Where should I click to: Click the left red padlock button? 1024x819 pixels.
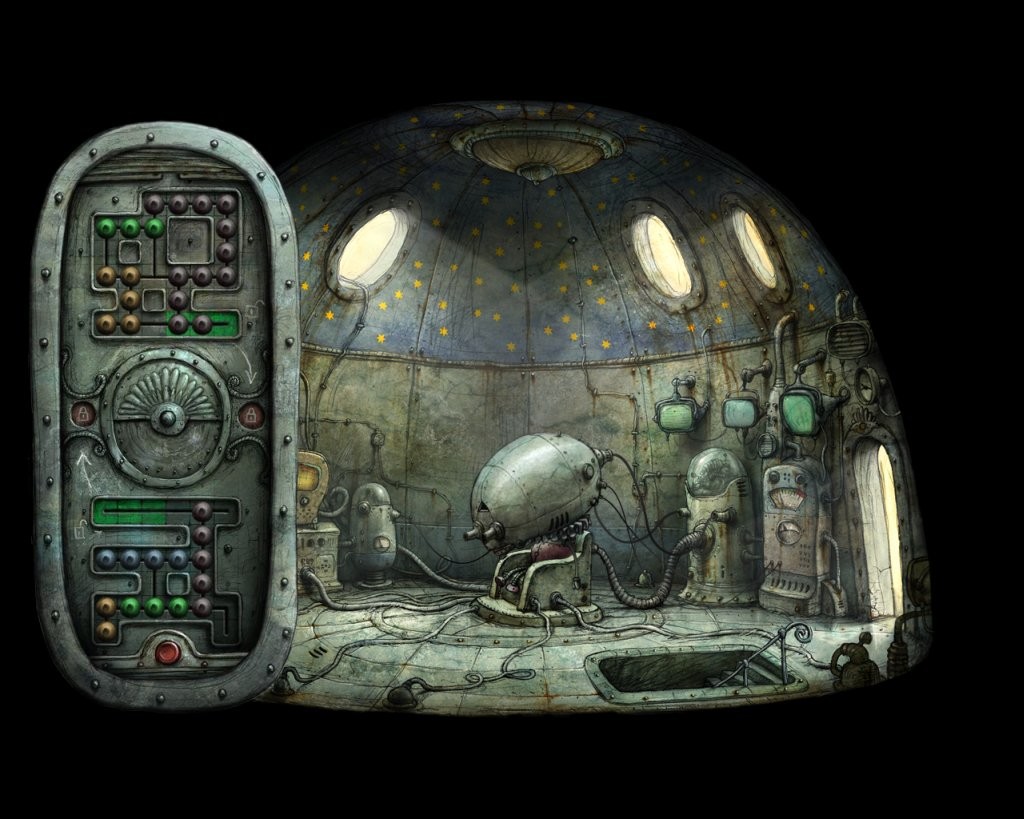tap(84, 413)
